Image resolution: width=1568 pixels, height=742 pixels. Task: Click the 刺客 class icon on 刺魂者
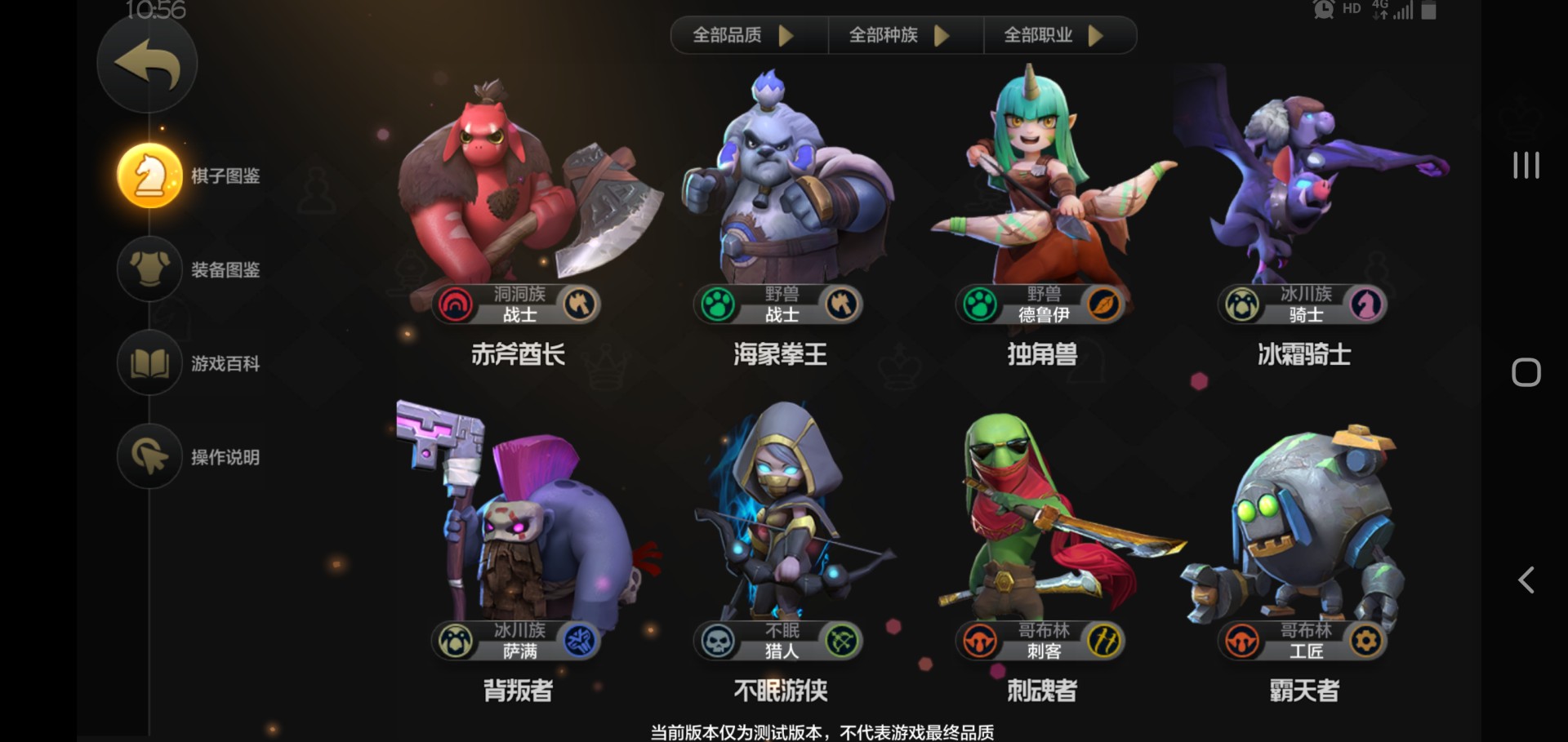point(1101,642)
